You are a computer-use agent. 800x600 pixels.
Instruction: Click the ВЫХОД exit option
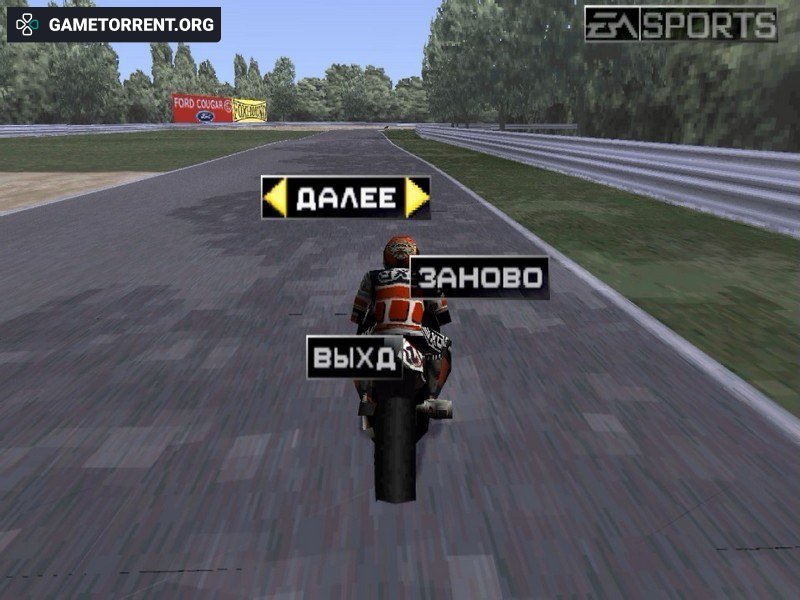tap(354, 357)
